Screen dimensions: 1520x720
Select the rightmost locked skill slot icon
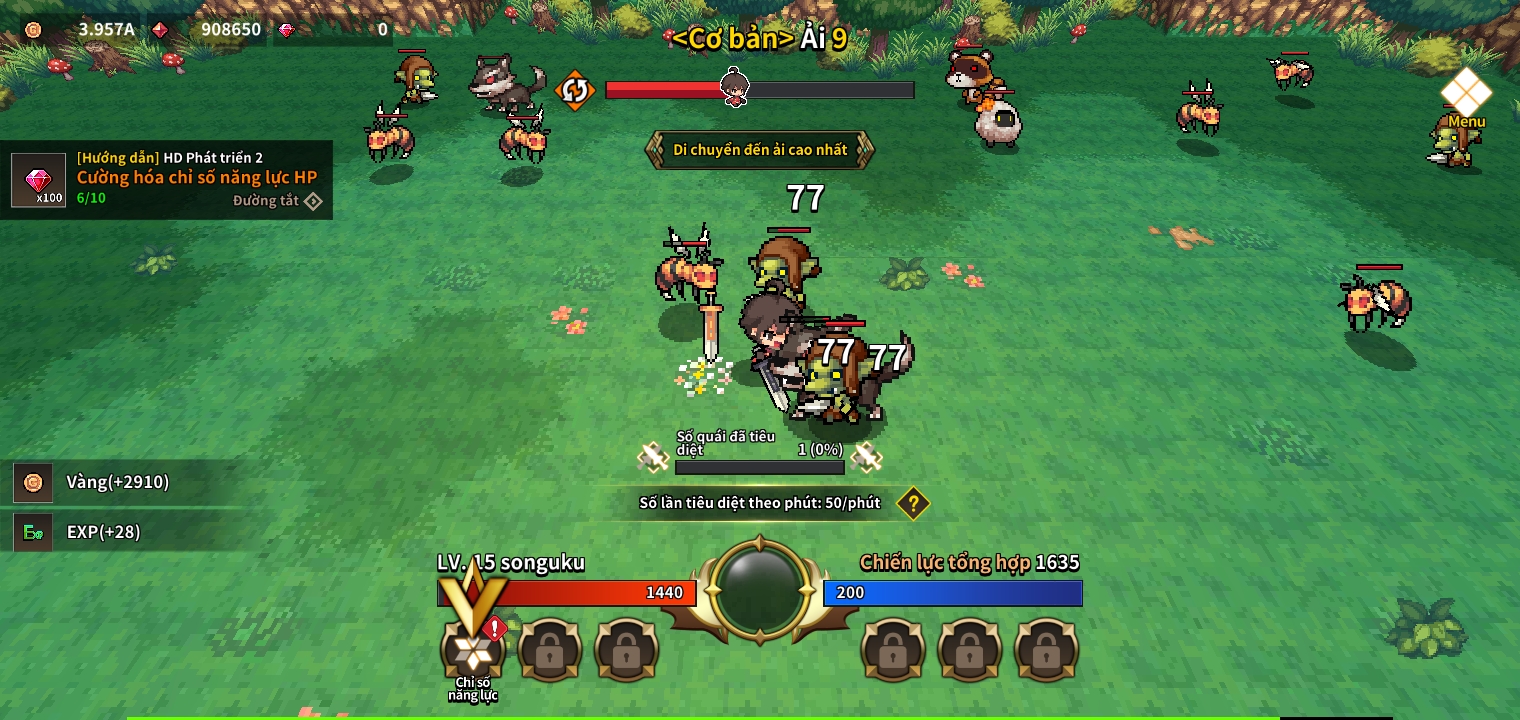1047,649
